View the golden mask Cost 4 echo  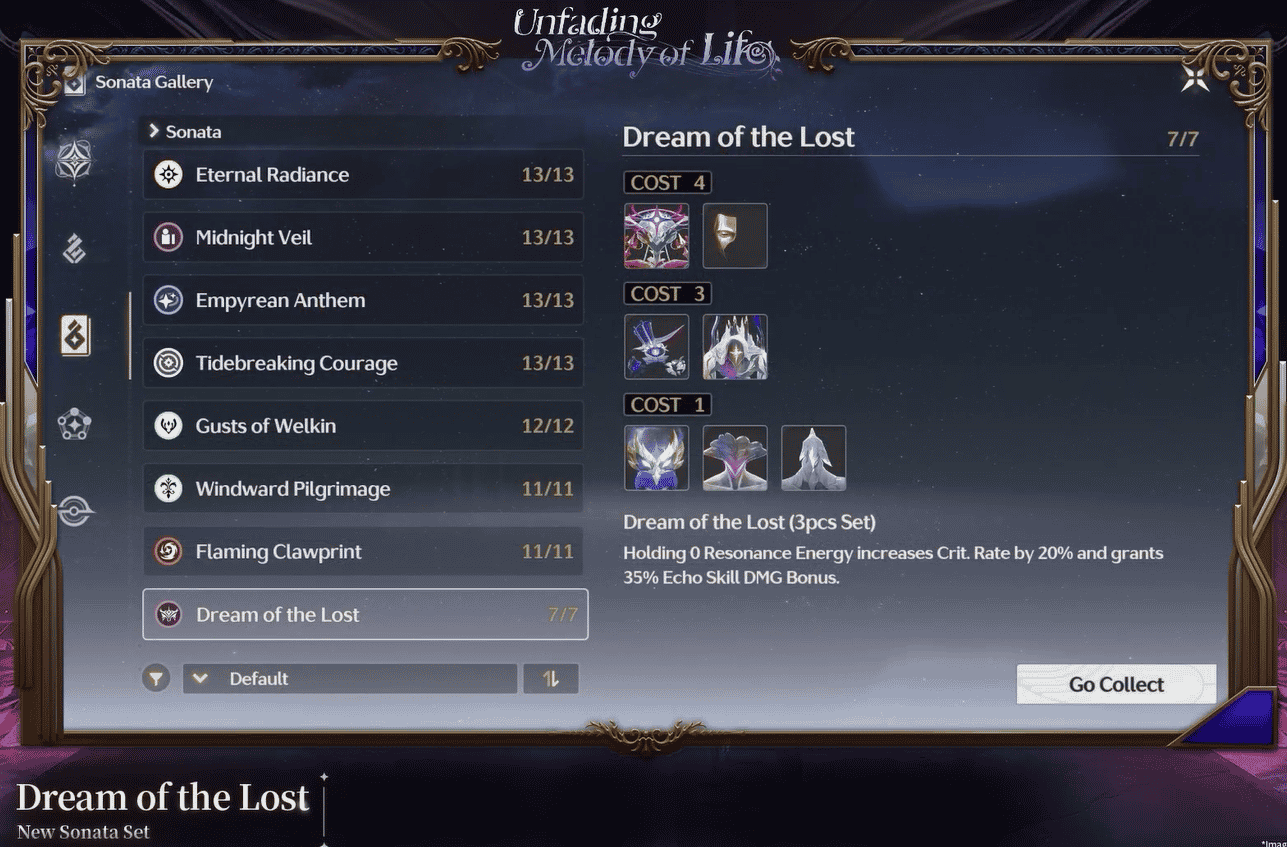[735, 236]
